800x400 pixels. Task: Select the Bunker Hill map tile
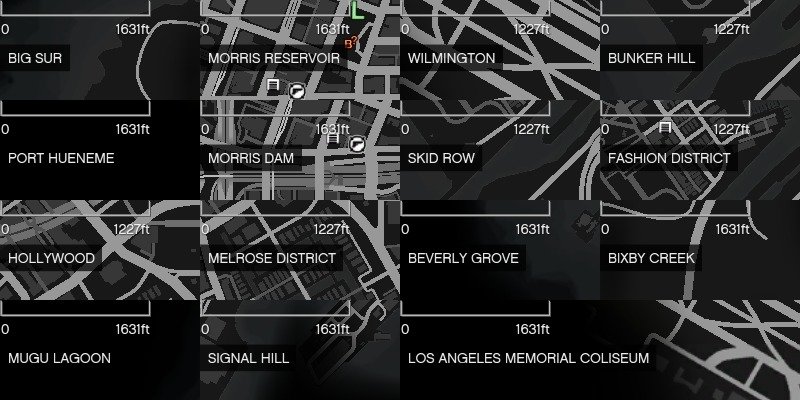point(700,50)
